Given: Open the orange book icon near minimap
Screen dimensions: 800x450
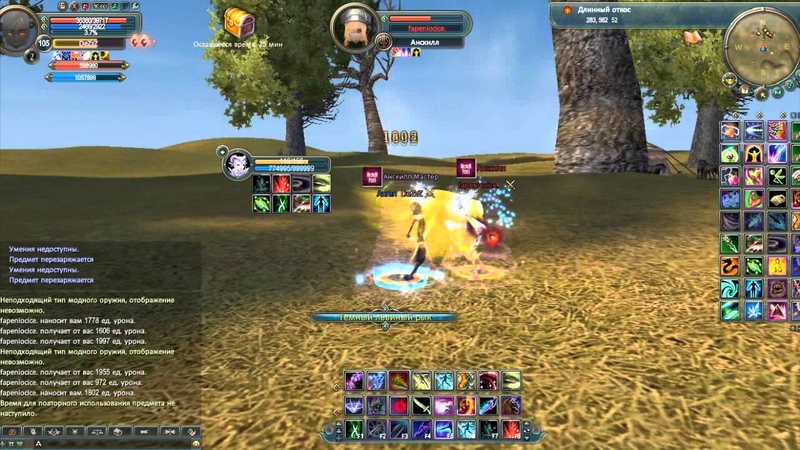Looking at the screenshot, I should (693, 37).
